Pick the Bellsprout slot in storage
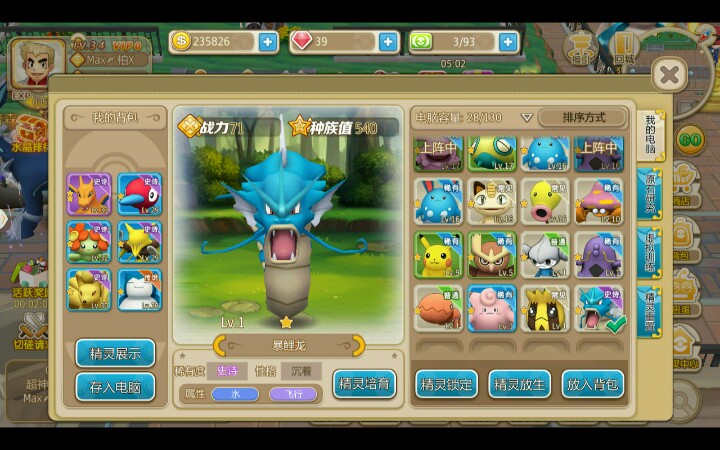This screenshot has height=450, width=720. coord(546,201)
